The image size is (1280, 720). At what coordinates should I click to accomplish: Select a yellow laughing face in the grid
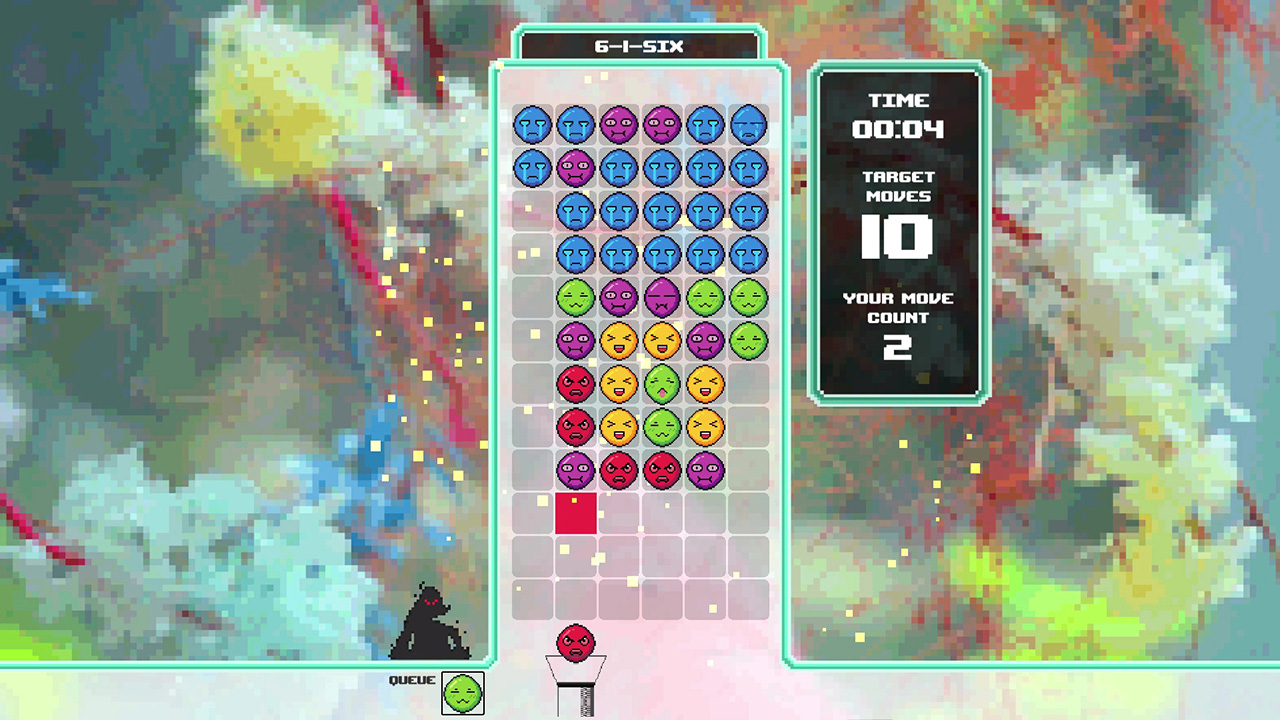coord(619,339)
